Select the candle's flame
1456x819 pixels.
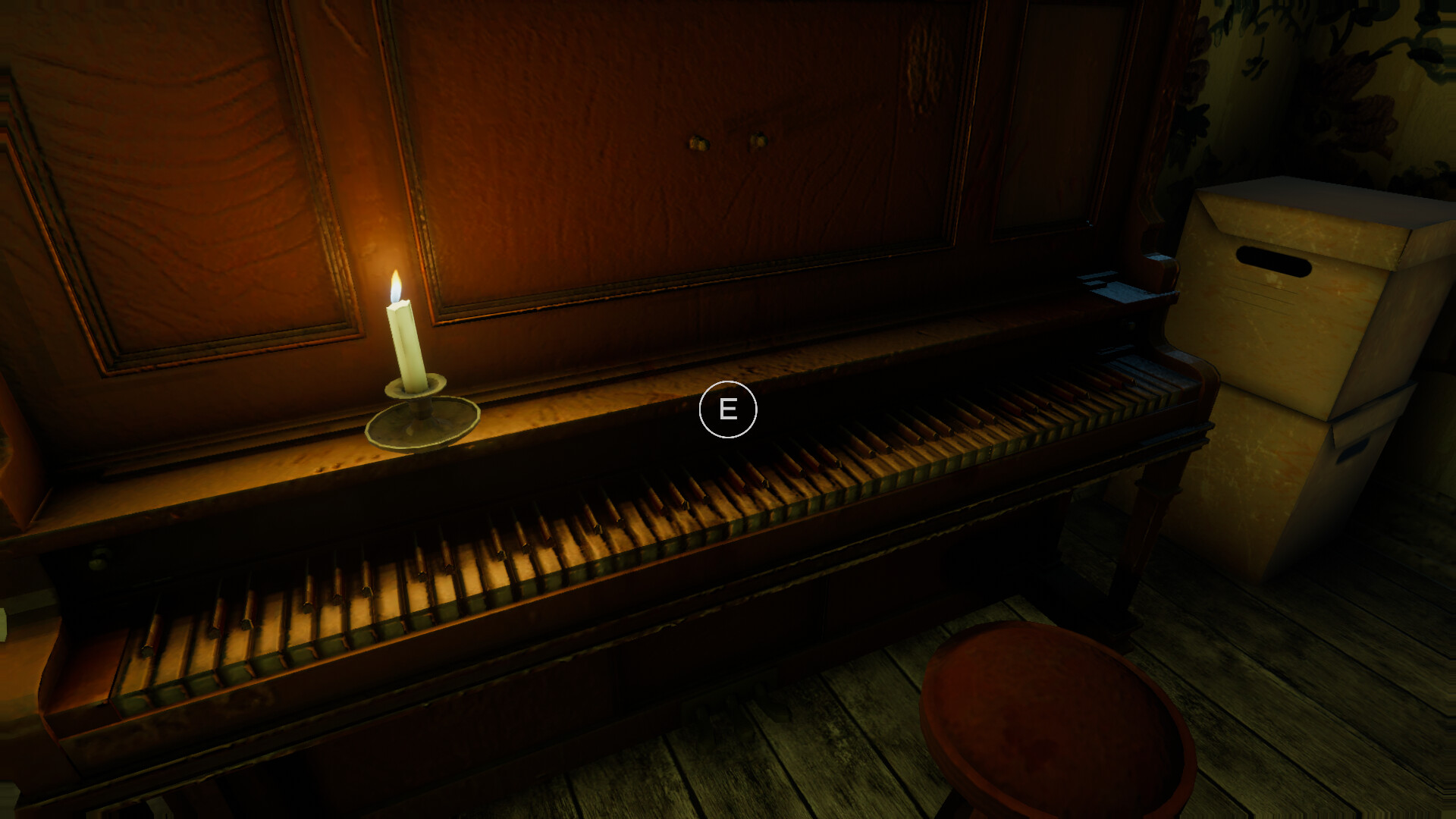(395, 284)
